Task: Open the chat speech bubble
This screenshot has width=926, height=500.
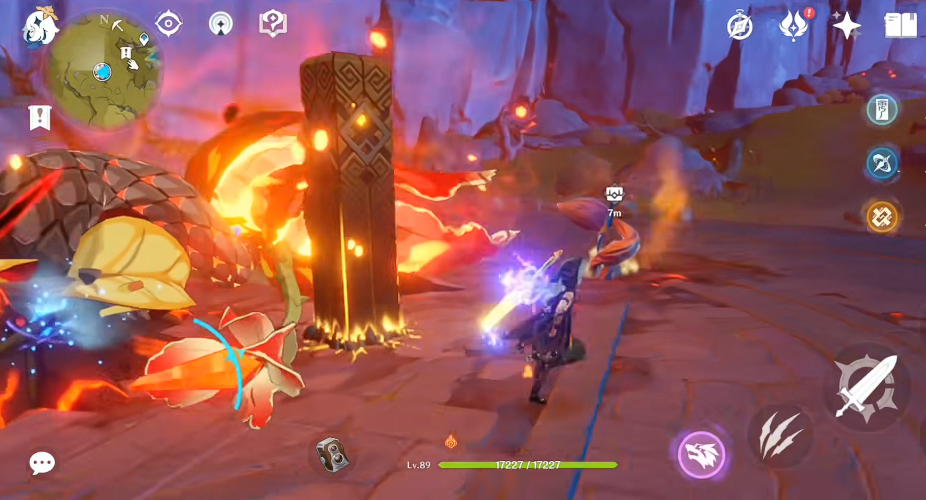Action: pos(42,463)
